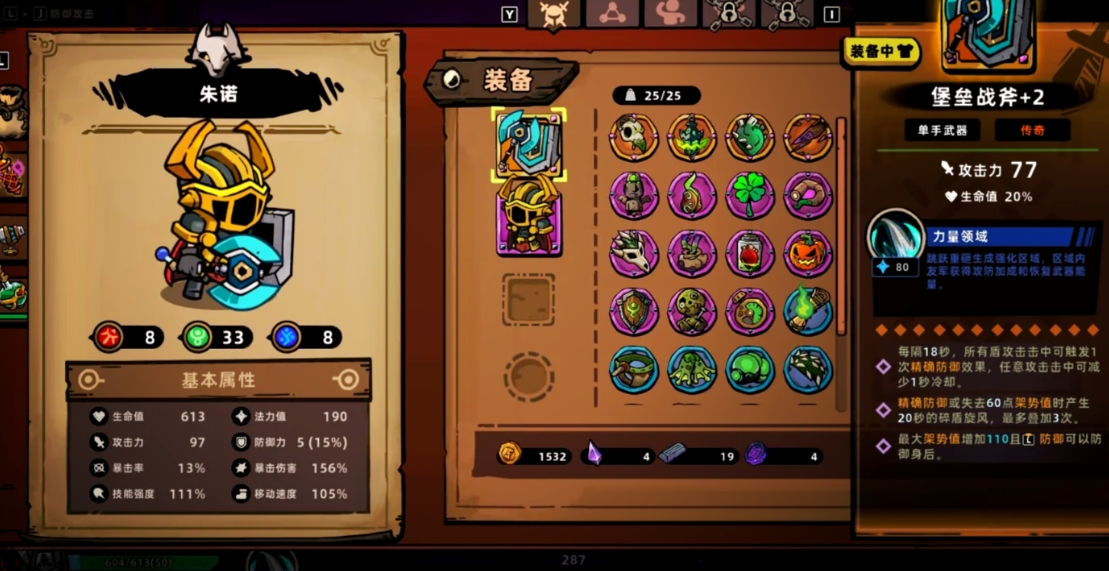Select the red specimen jar trinket

[x=750, y=253]
